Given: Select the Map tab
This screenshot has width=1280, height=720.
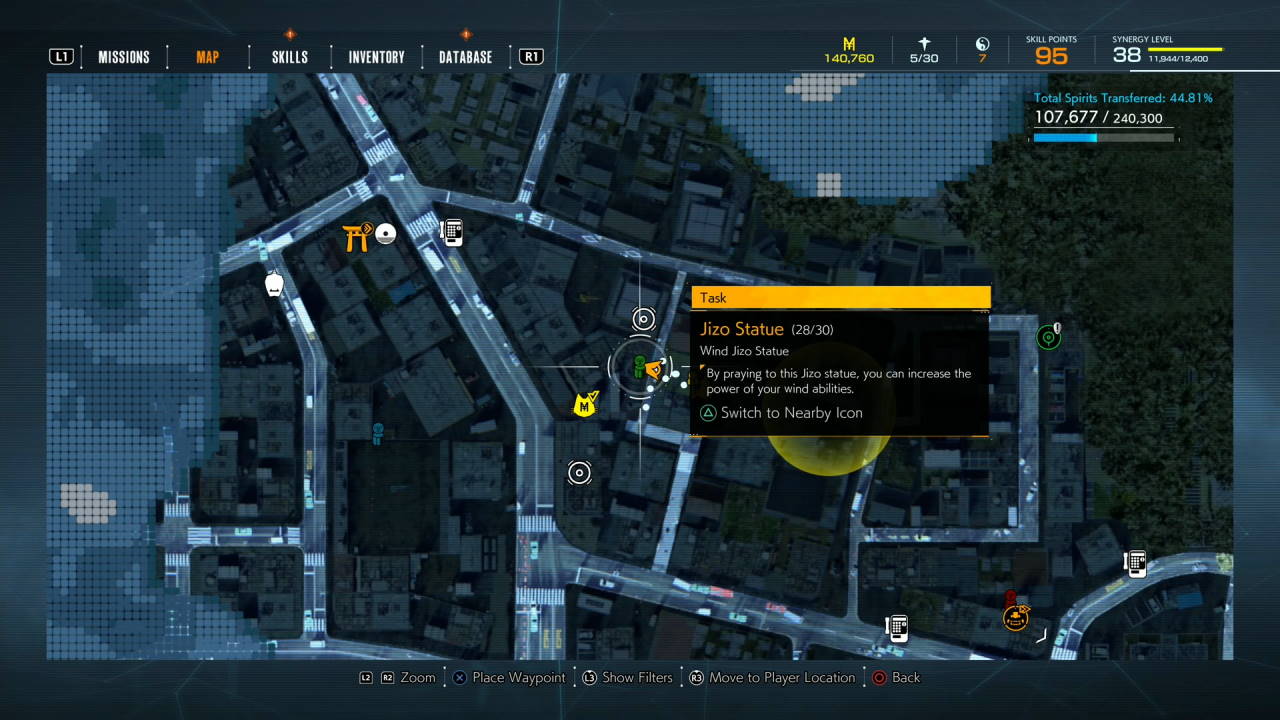Looking at the screenshot, I should point(207,57).
